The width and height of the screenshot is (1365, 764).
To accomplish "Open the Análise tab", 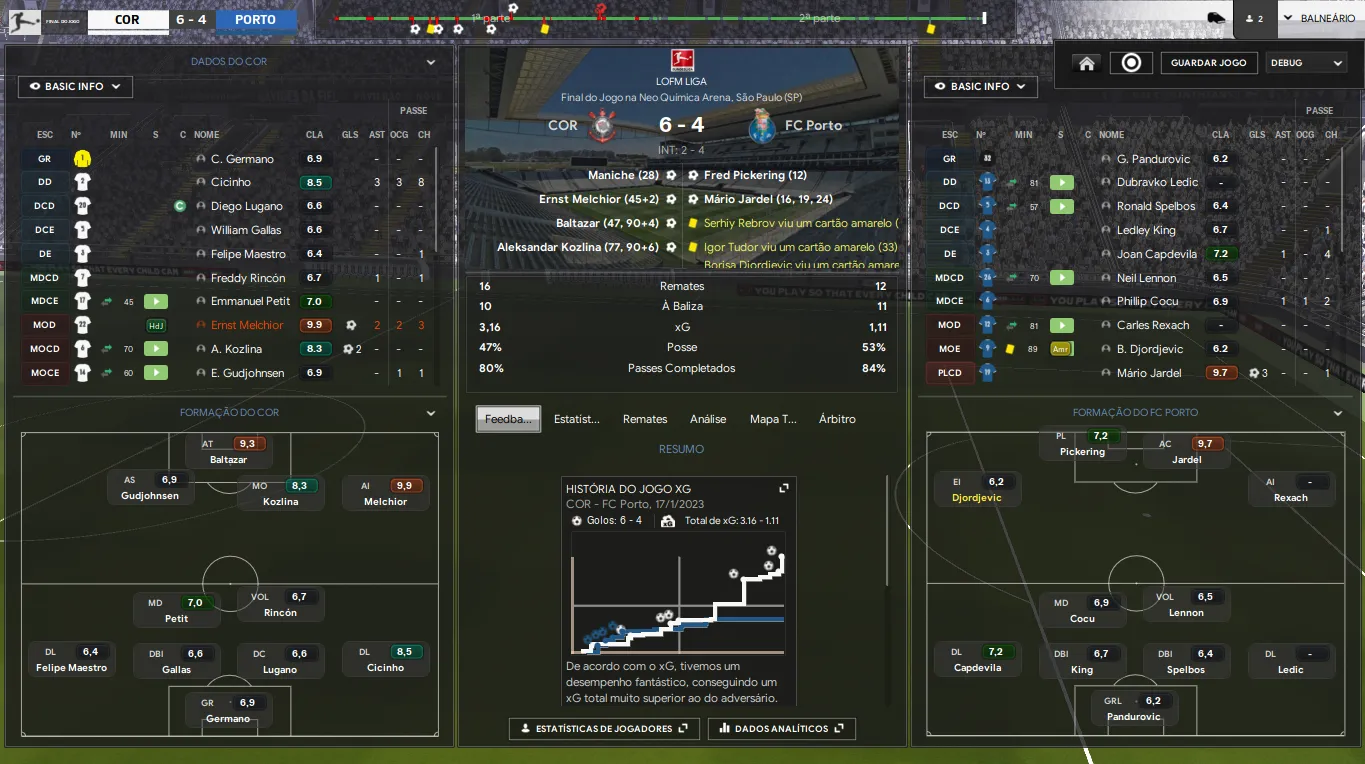I will click(x=707, y=419).
